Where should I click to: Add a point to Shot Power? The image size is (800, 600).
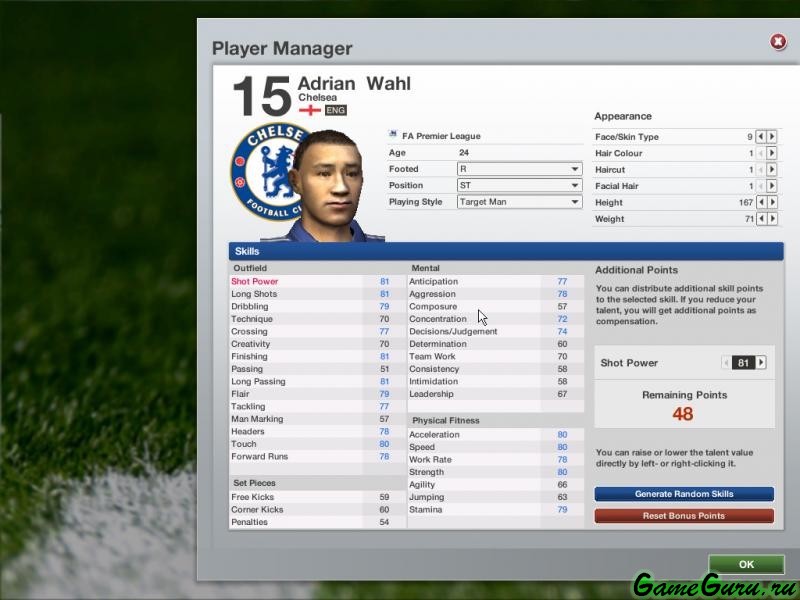761,363
